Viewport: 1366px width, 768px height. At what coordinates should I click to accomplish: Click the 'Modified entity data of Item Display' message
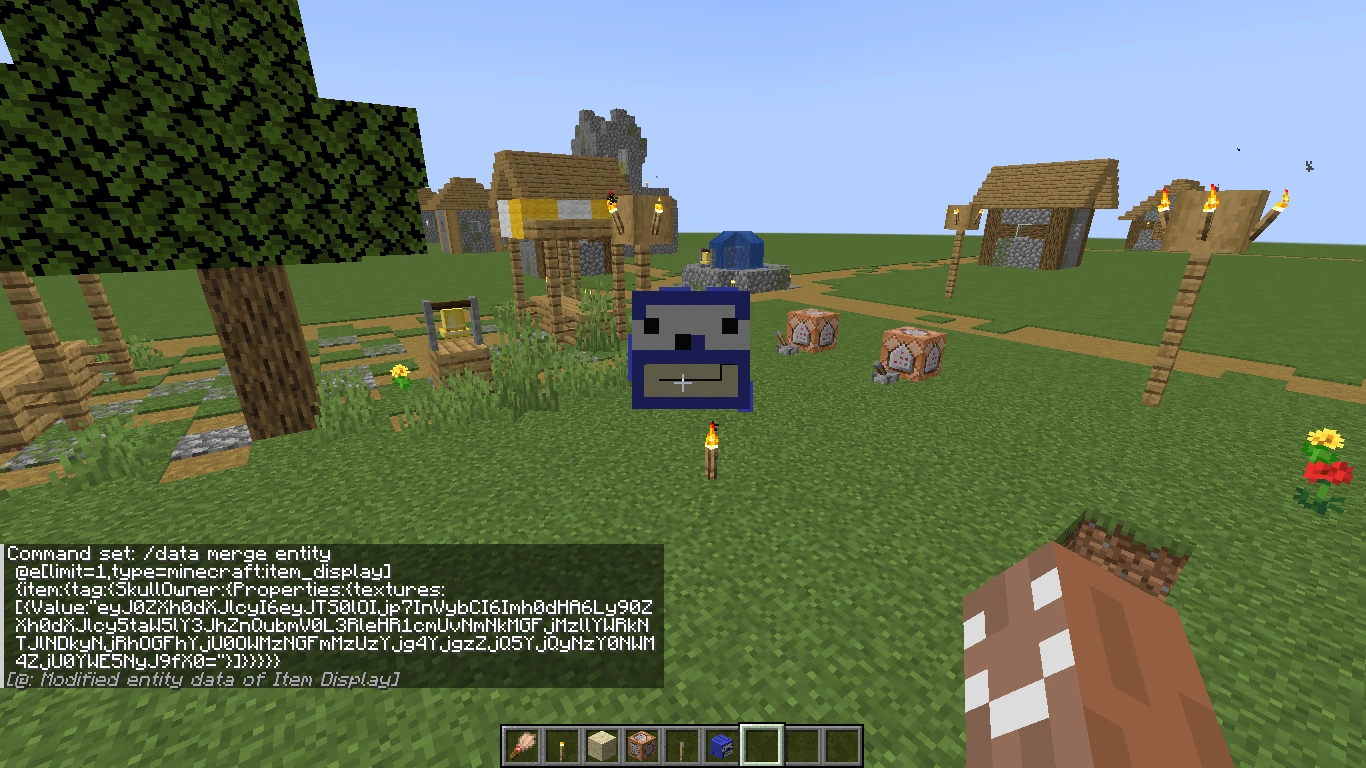[200, 679]
